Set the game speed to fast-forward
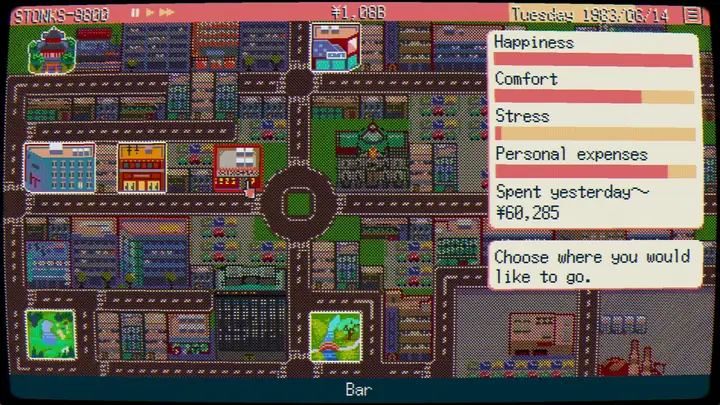 coord(167,13)
